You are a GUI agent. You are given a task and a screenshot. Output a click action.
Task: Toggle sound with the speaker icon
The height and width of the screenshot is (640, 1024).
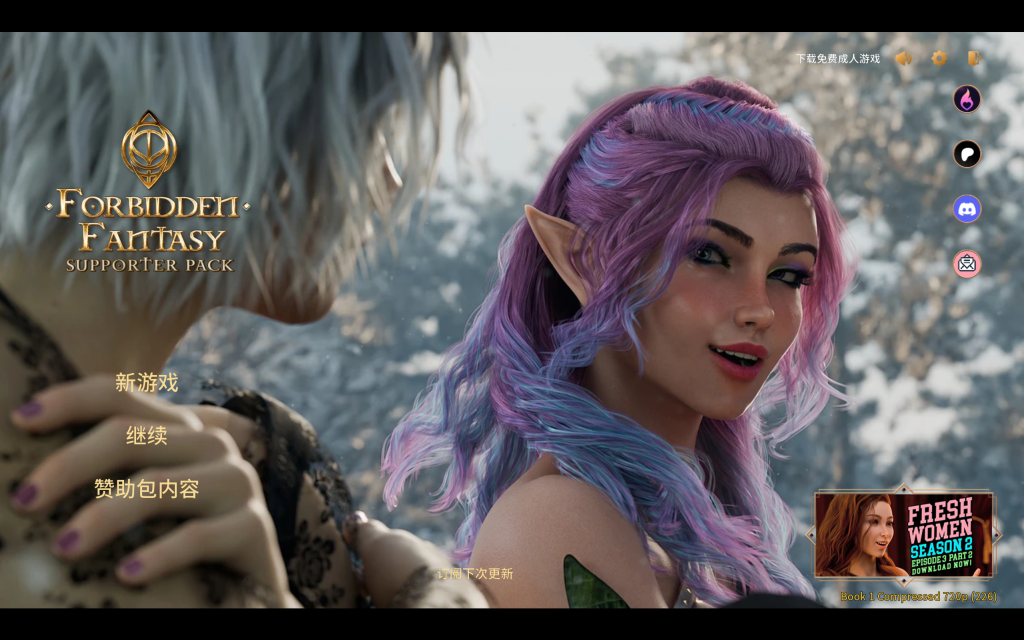coord(904,58)
